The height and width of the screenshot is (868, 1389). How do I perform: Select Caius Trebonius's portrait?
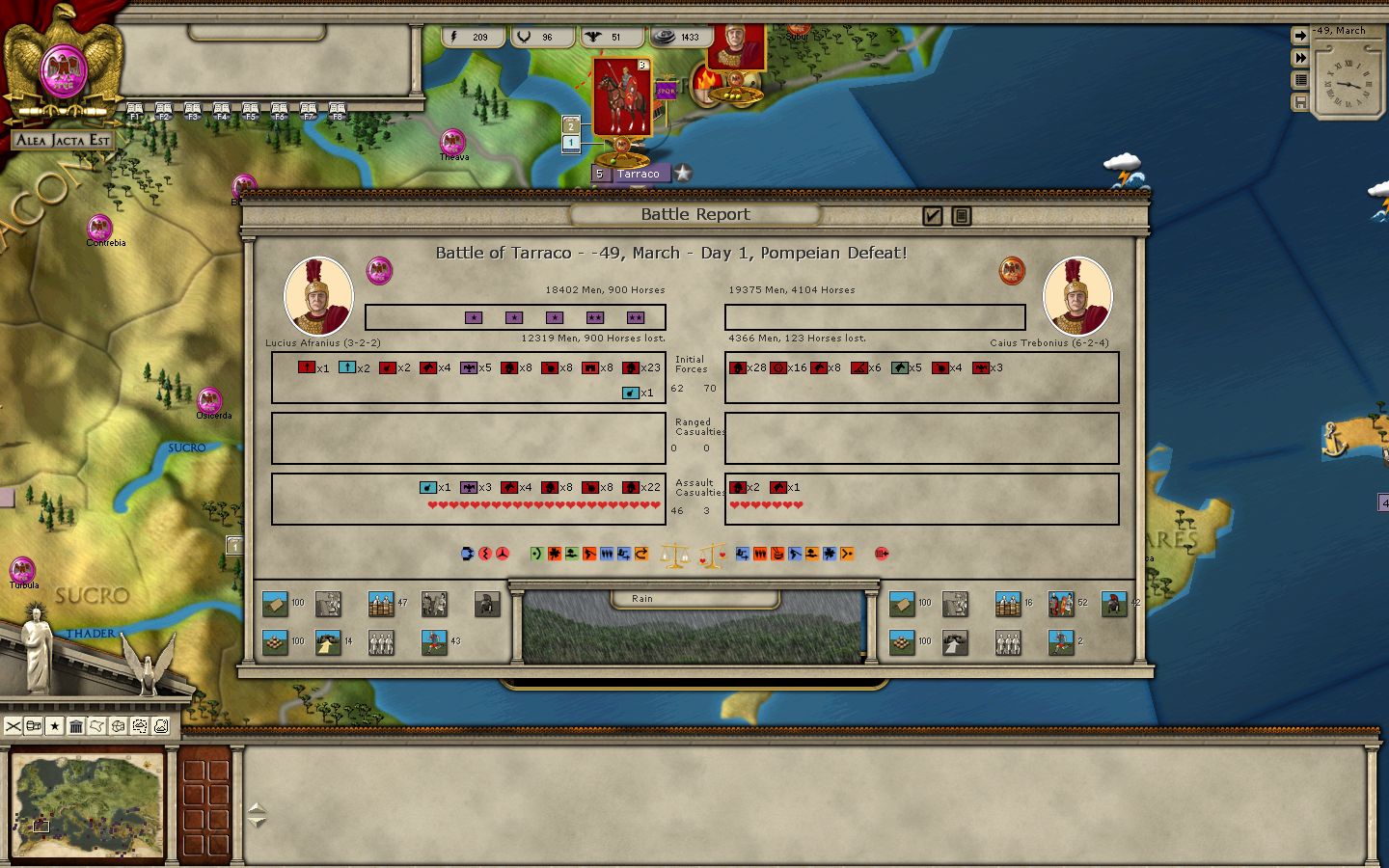(1076, 296)
